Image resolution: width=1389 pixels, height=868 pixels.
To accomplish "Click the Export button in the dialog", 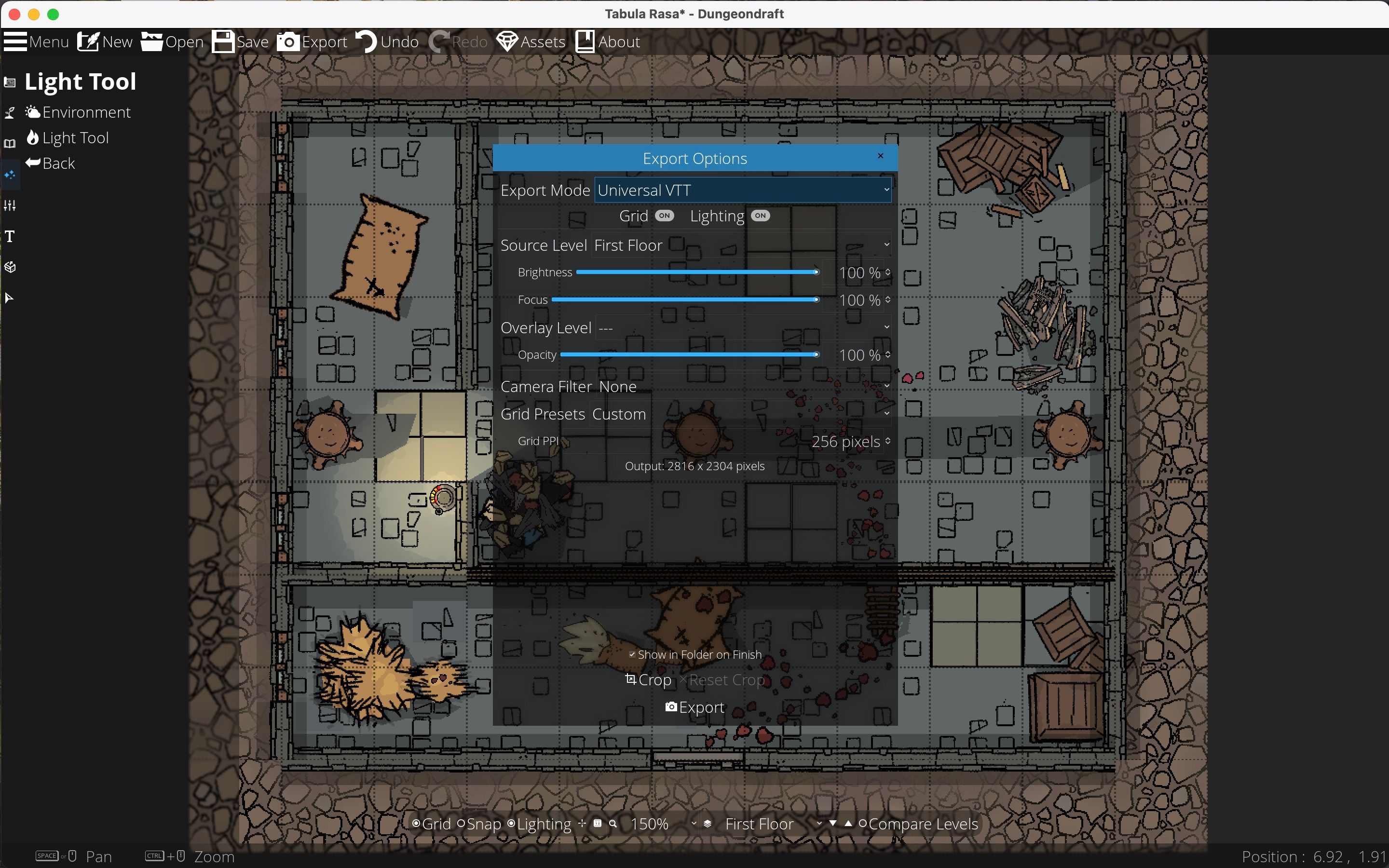I will pyautogui.click(x=694, y=707).
